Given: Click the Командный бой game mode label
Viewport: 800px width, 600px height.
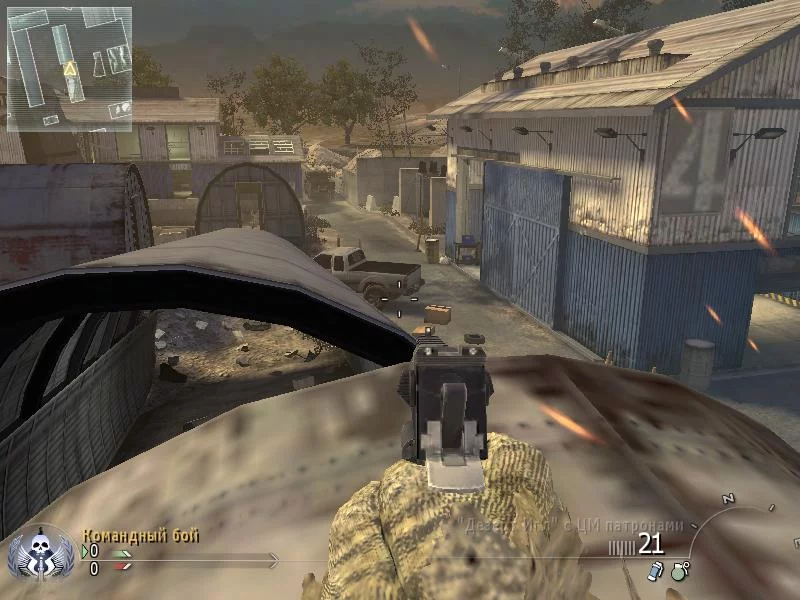Looking at the screenshot, I should click(x=140, y=536).
